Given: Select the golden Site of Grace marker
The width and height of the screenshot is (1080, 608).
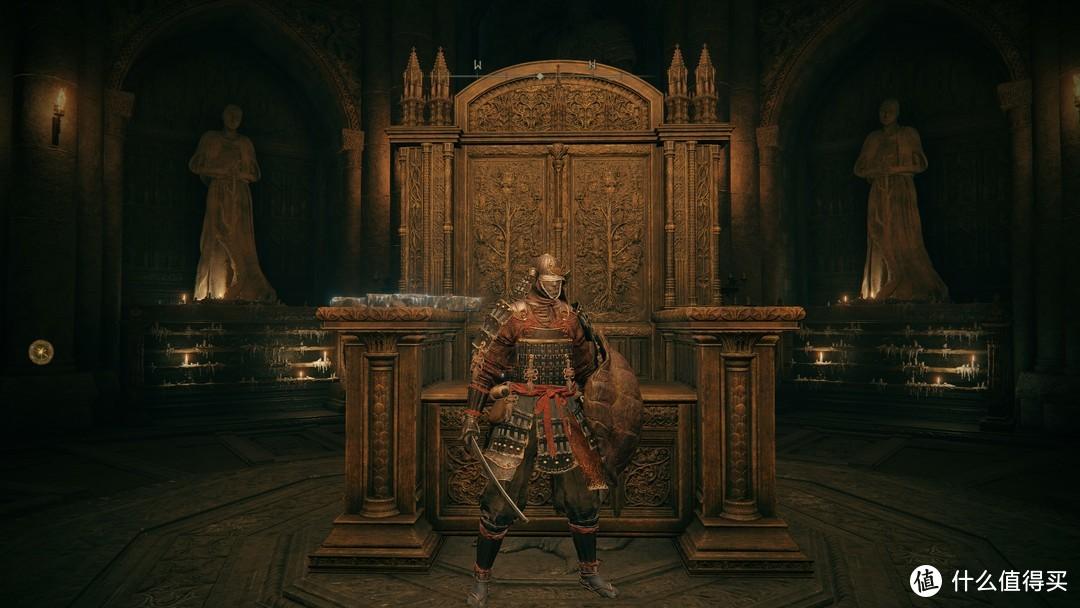Looking at the screenshot, I should (x=41, y=351).
